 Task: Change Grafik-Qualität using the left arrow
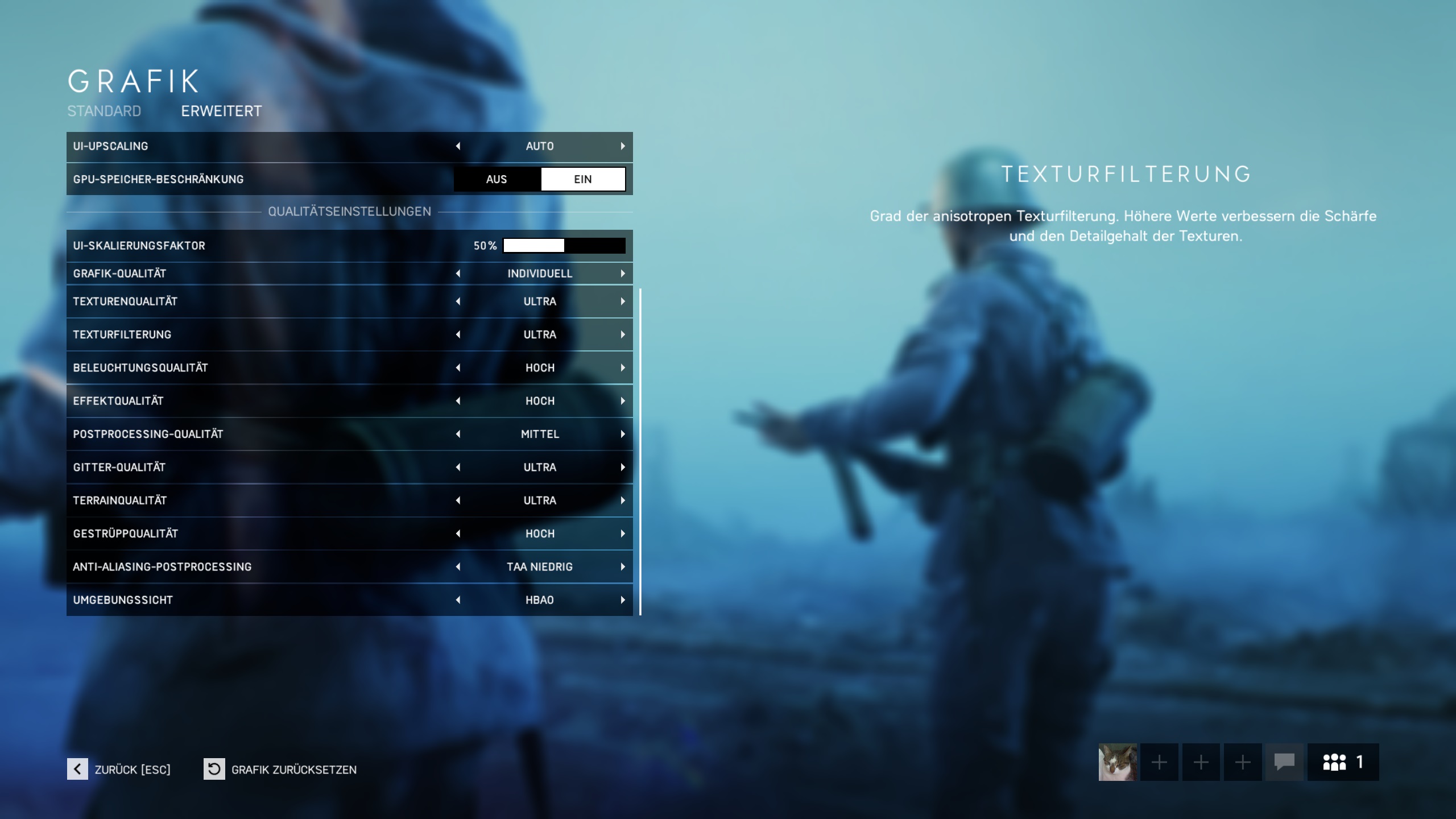[x=460, y=273]
